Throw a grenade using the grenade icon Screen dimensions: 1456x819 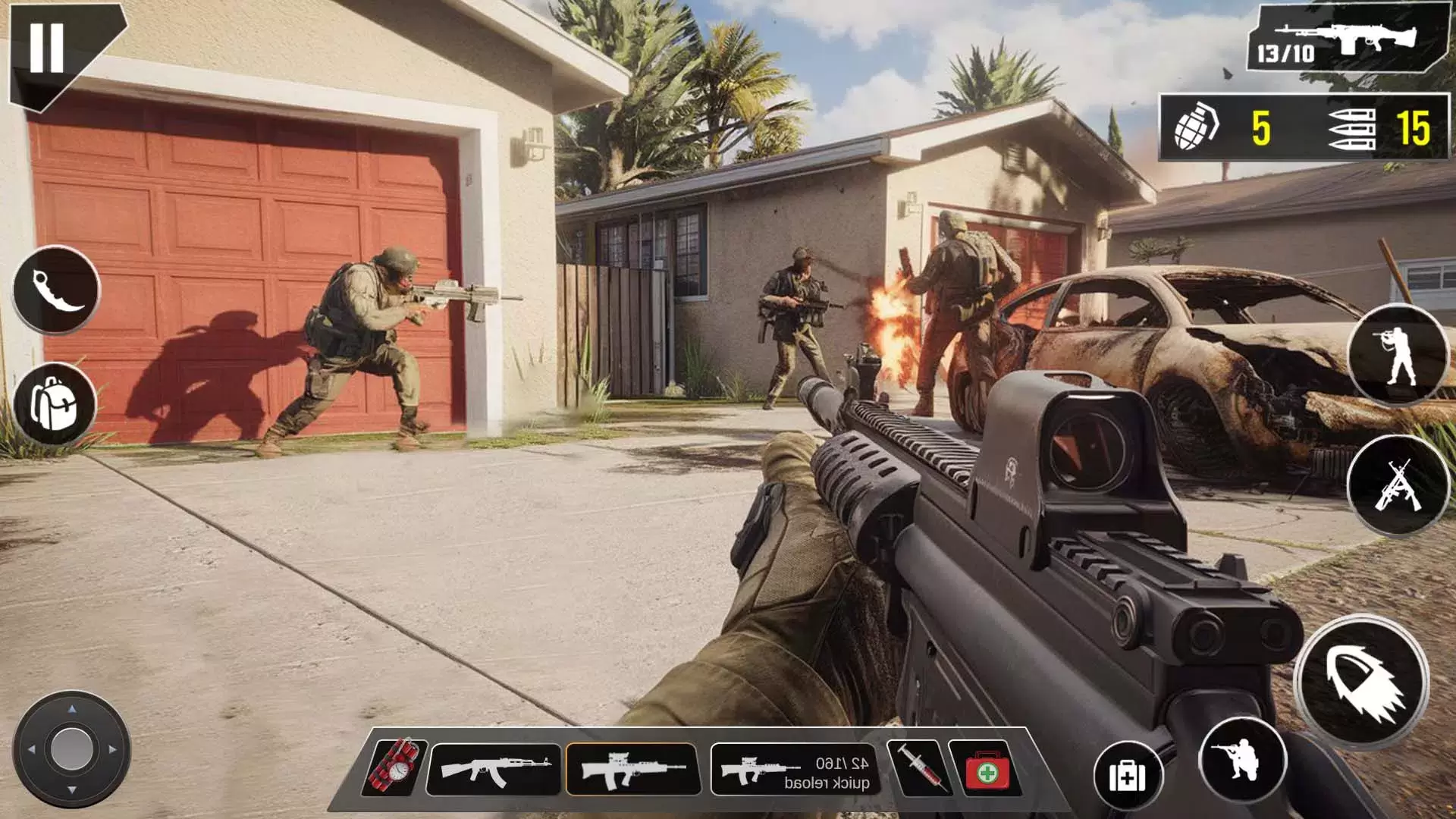pyautogui.click(x=1197, y=127)
